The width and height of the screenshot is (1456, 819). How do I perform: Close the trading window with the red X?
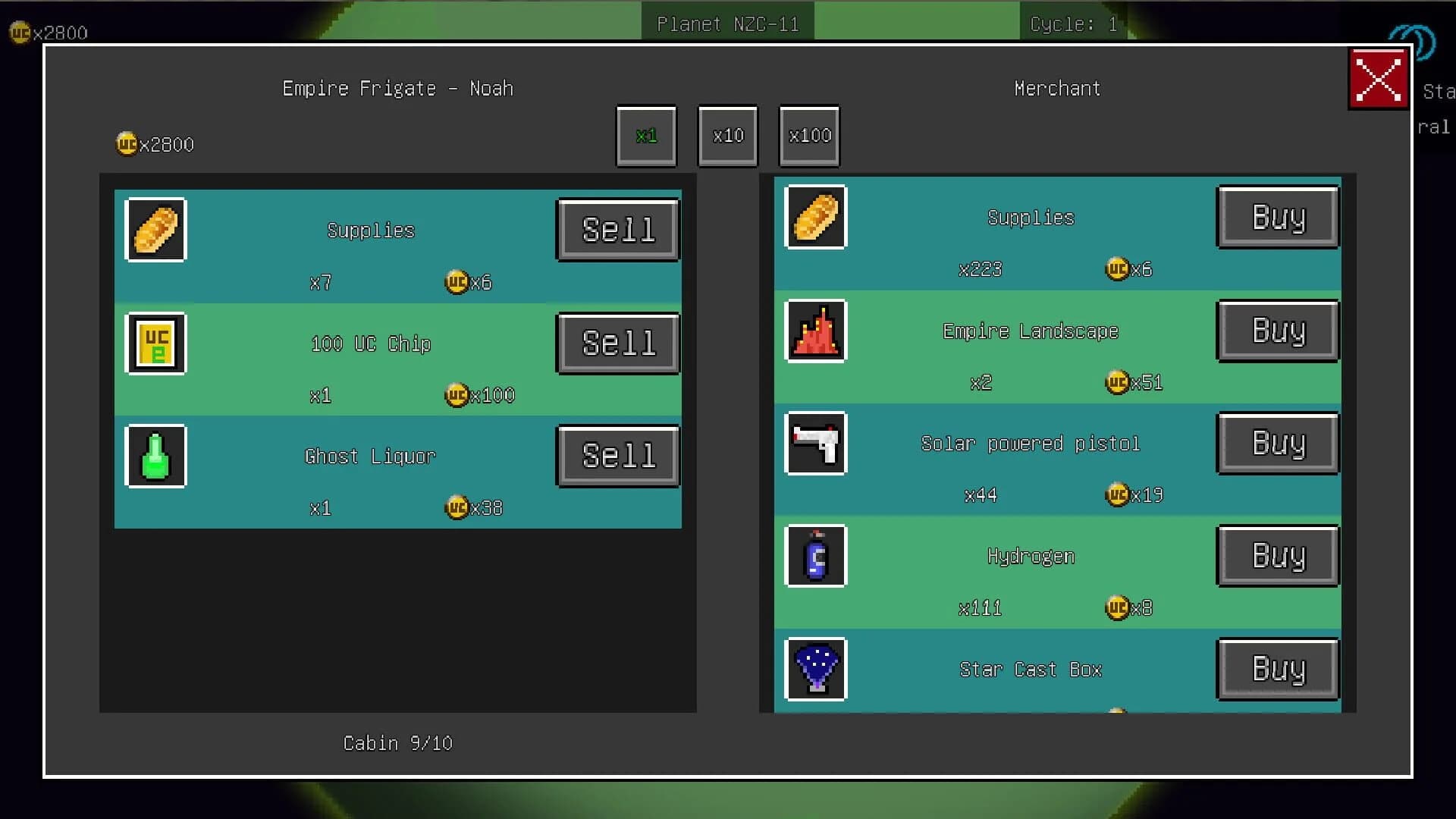pos(1378,78)
